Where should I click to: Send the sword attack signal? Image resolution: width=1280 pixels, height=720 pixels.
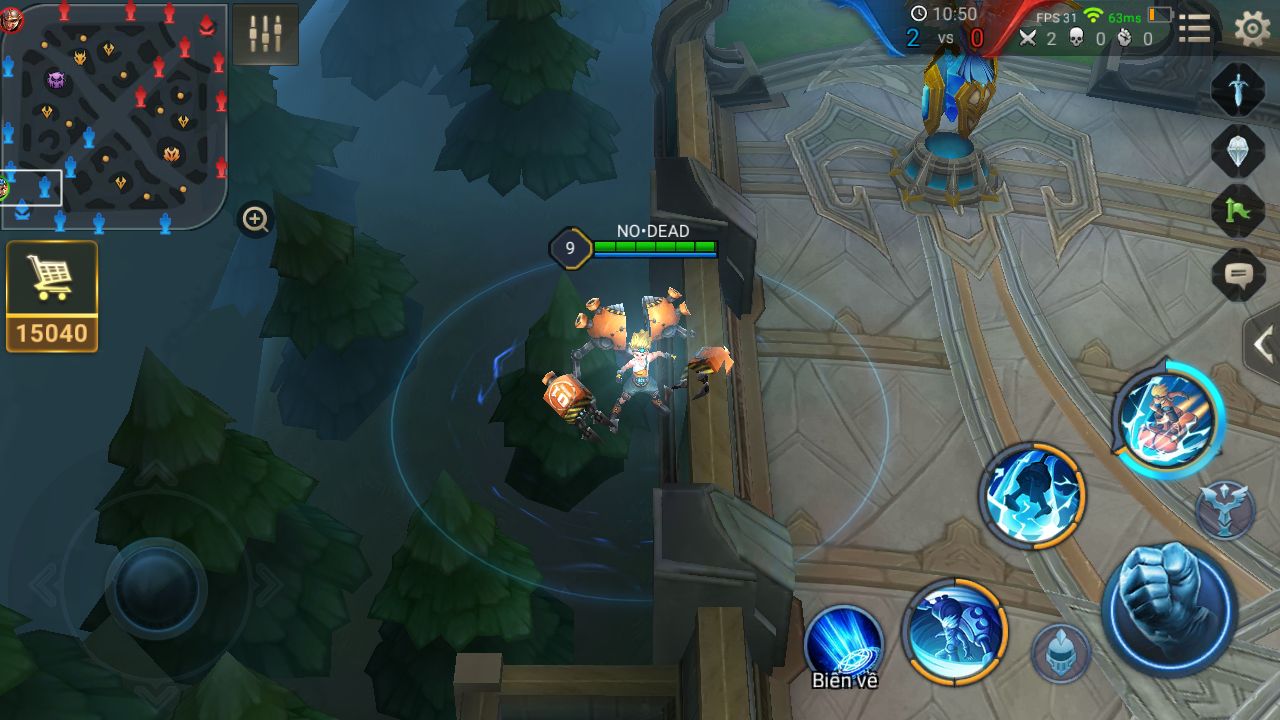[1238, 89]
